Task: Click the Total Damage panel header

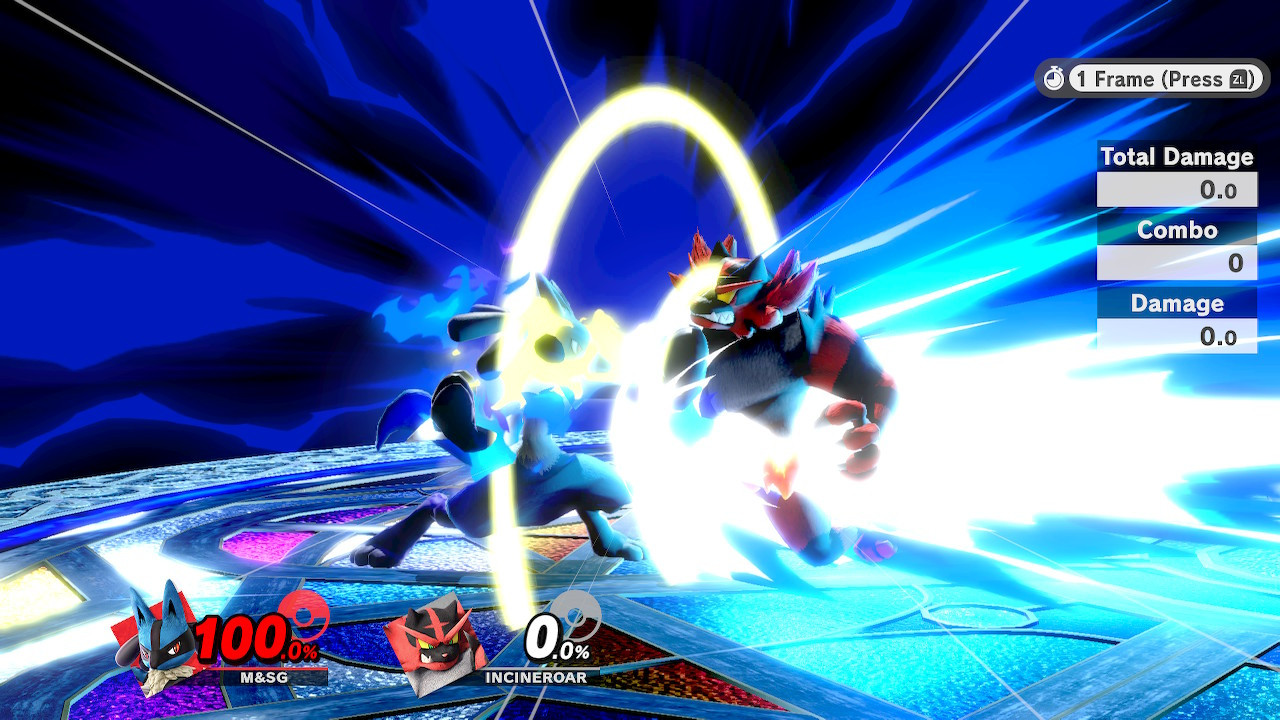Action: tap(1176, 157)
